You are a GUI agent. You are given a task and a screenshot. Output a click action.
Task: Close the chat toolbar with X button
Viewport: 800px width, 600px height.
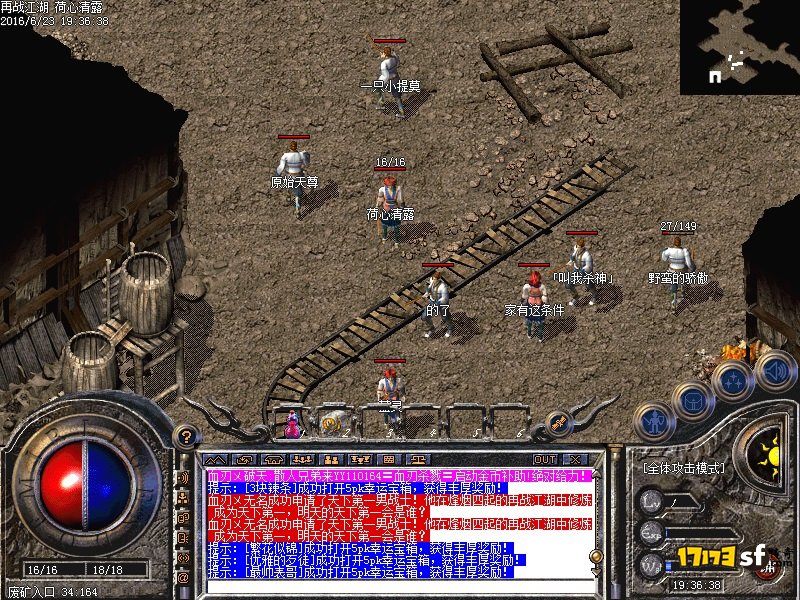tap(577, 460)
